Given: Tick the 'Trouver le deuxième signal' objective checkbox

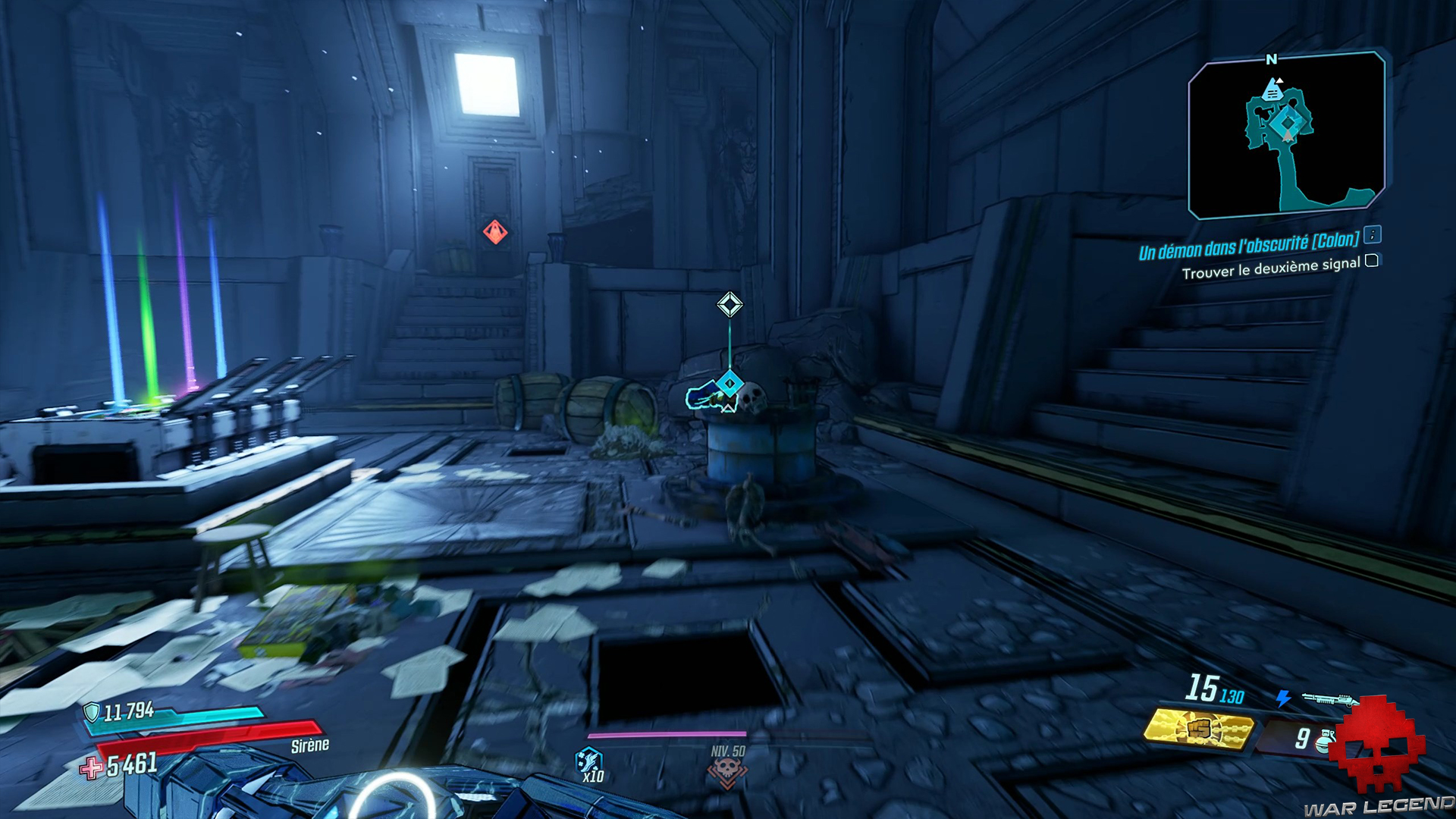Looking at the screenshot, I should 1372,261.
